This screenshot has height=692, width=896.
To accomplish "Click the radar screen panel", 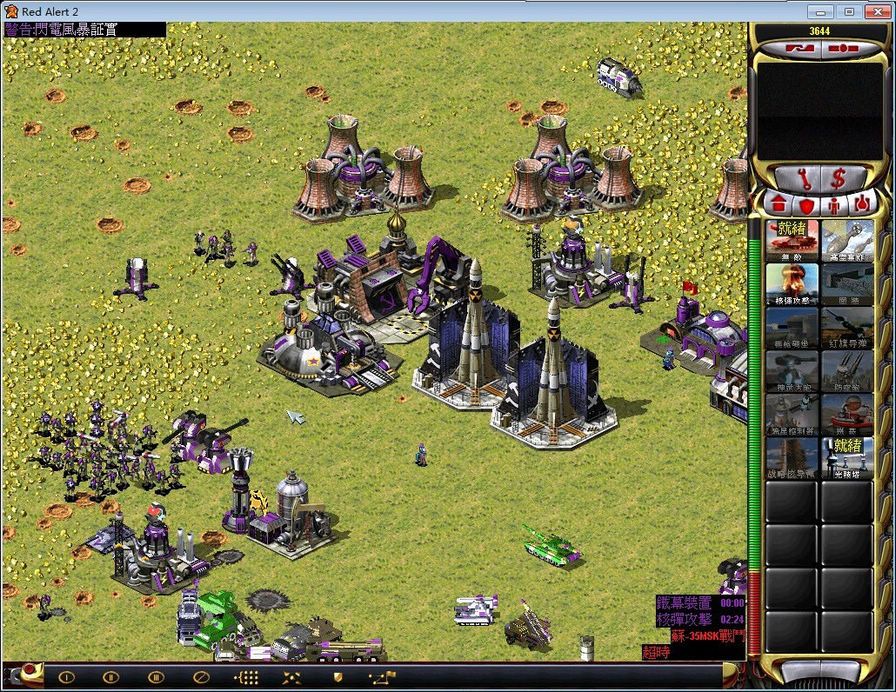I will (x=820, y=105).
